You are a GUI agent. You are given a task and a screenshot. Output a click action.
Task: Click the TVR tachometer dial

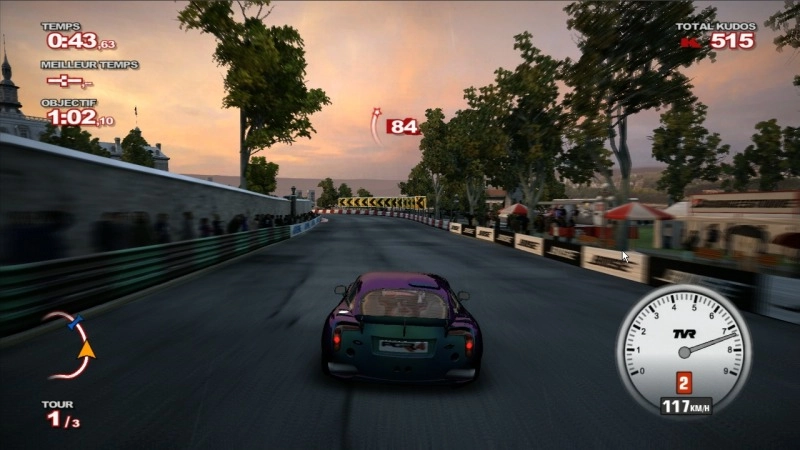(x=683, y=344)
